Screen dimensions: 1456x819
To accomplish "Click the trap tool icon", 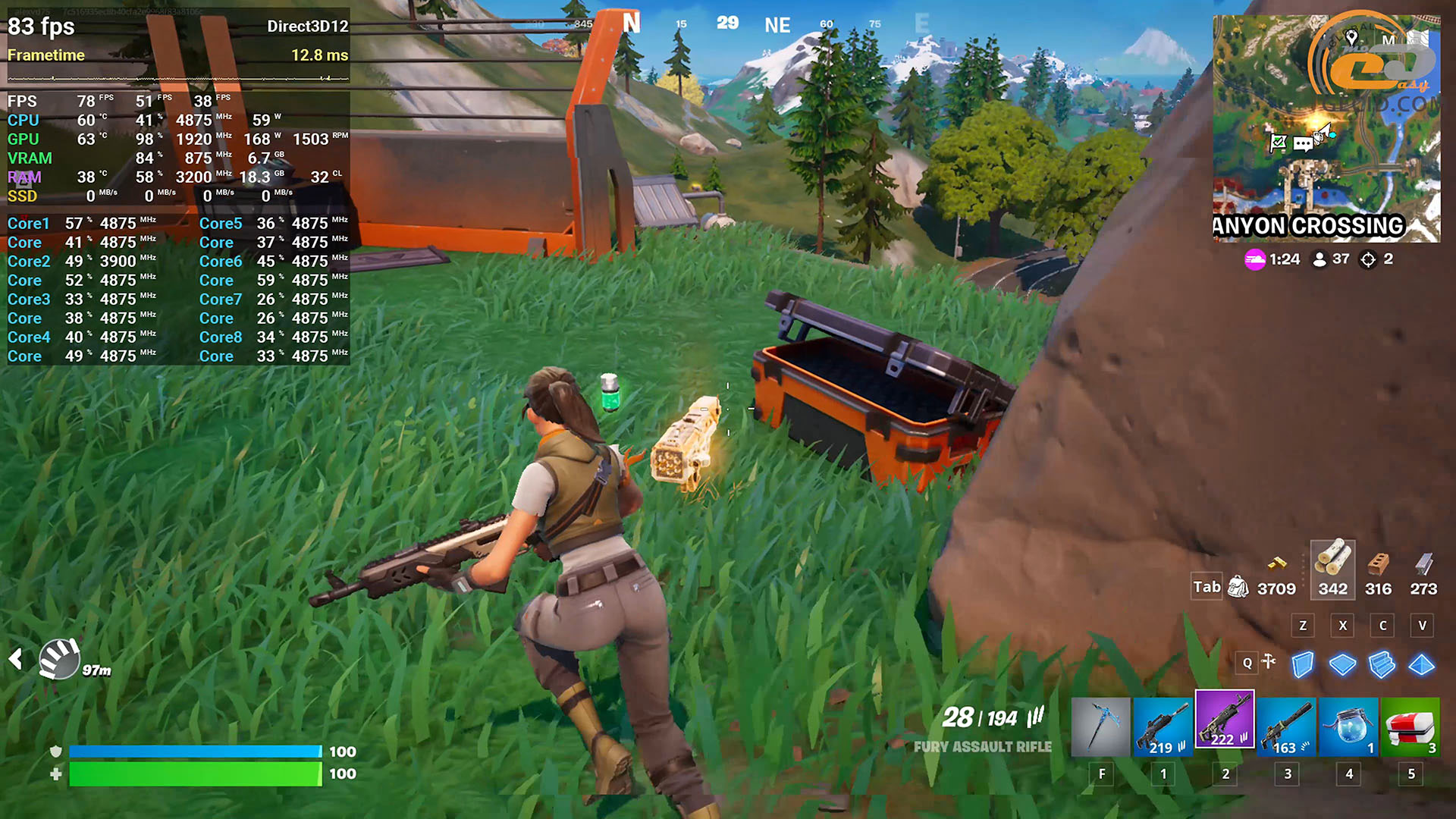I will 1268,662.
